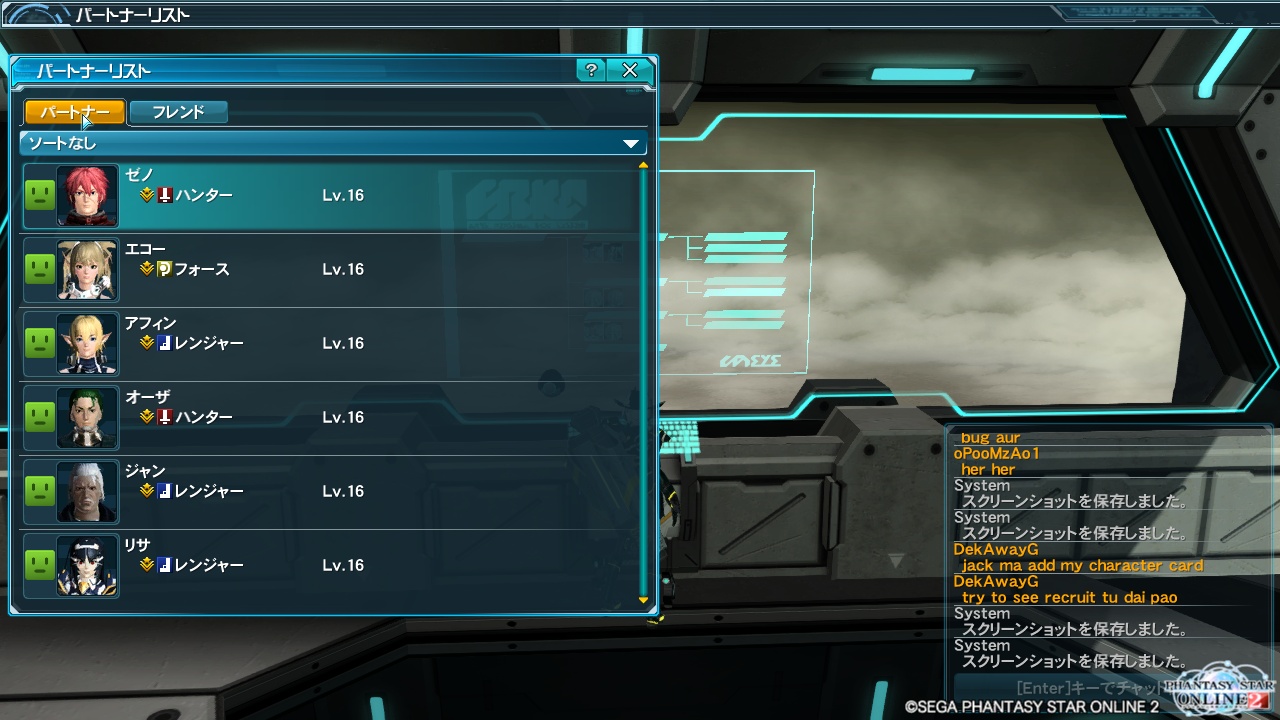Click the sort selector's downward arrow

tap(631, 144)
